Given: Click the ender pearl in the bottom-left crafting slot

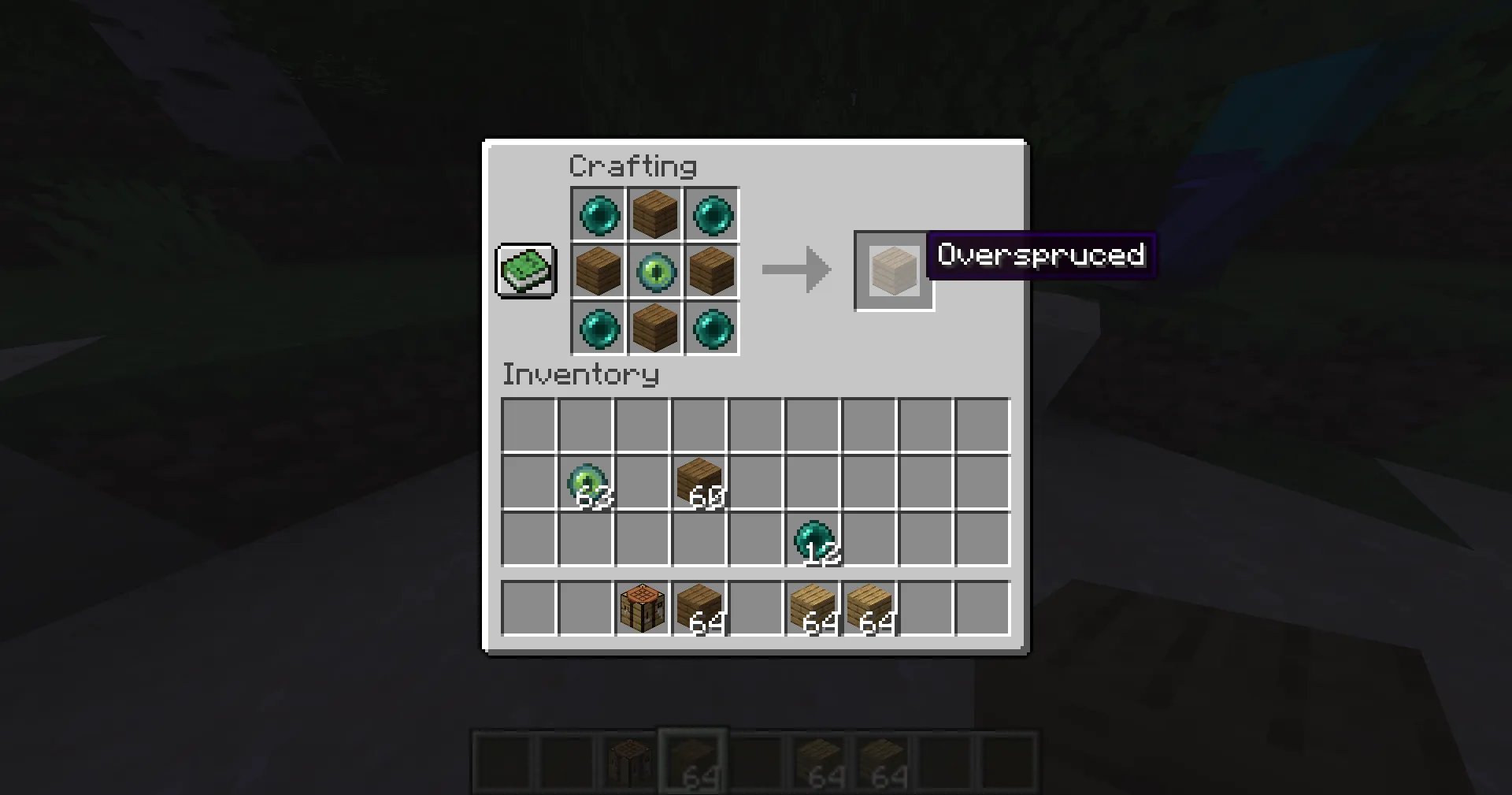Looking at the screenshot, I should coord(598,329).
